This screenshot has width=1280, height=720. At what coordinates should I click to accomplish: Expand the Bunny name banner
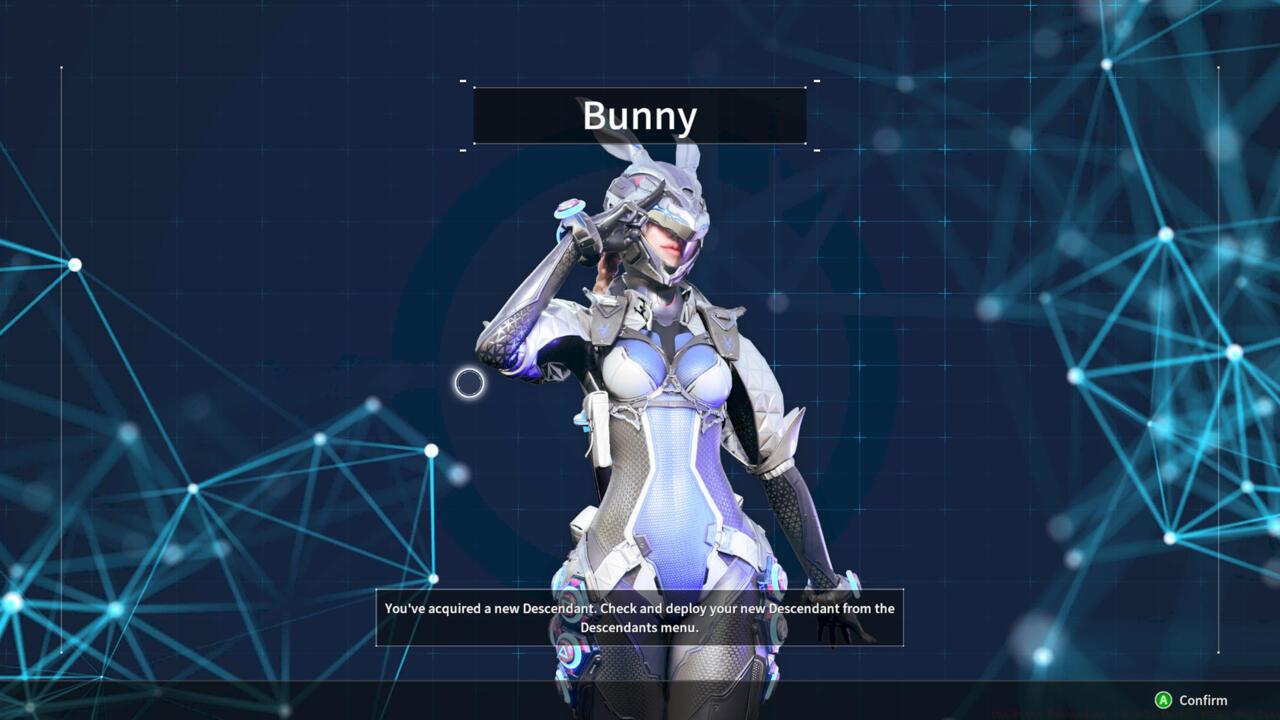[640, 116]
